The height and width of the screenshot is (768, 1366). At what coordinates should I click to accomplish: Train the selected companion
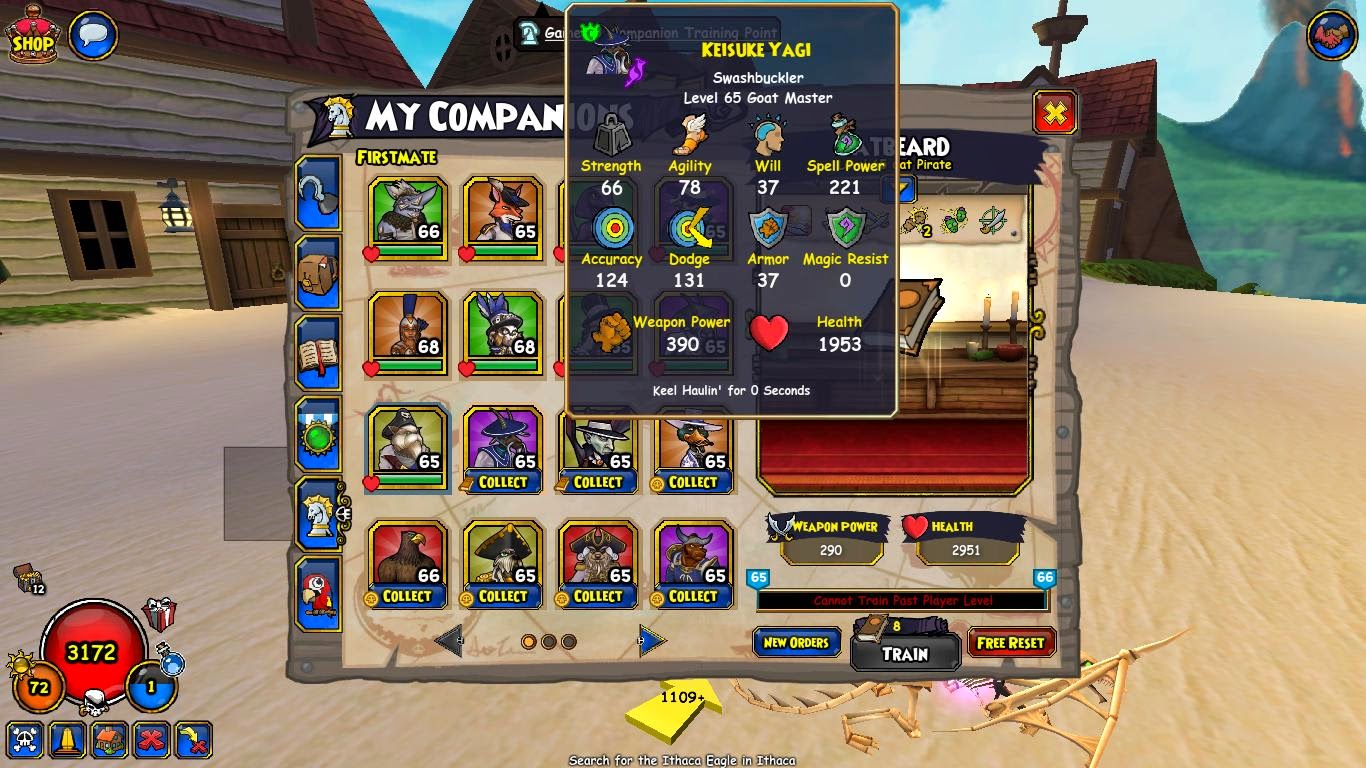pyautogui.click(x=905, y=654)
